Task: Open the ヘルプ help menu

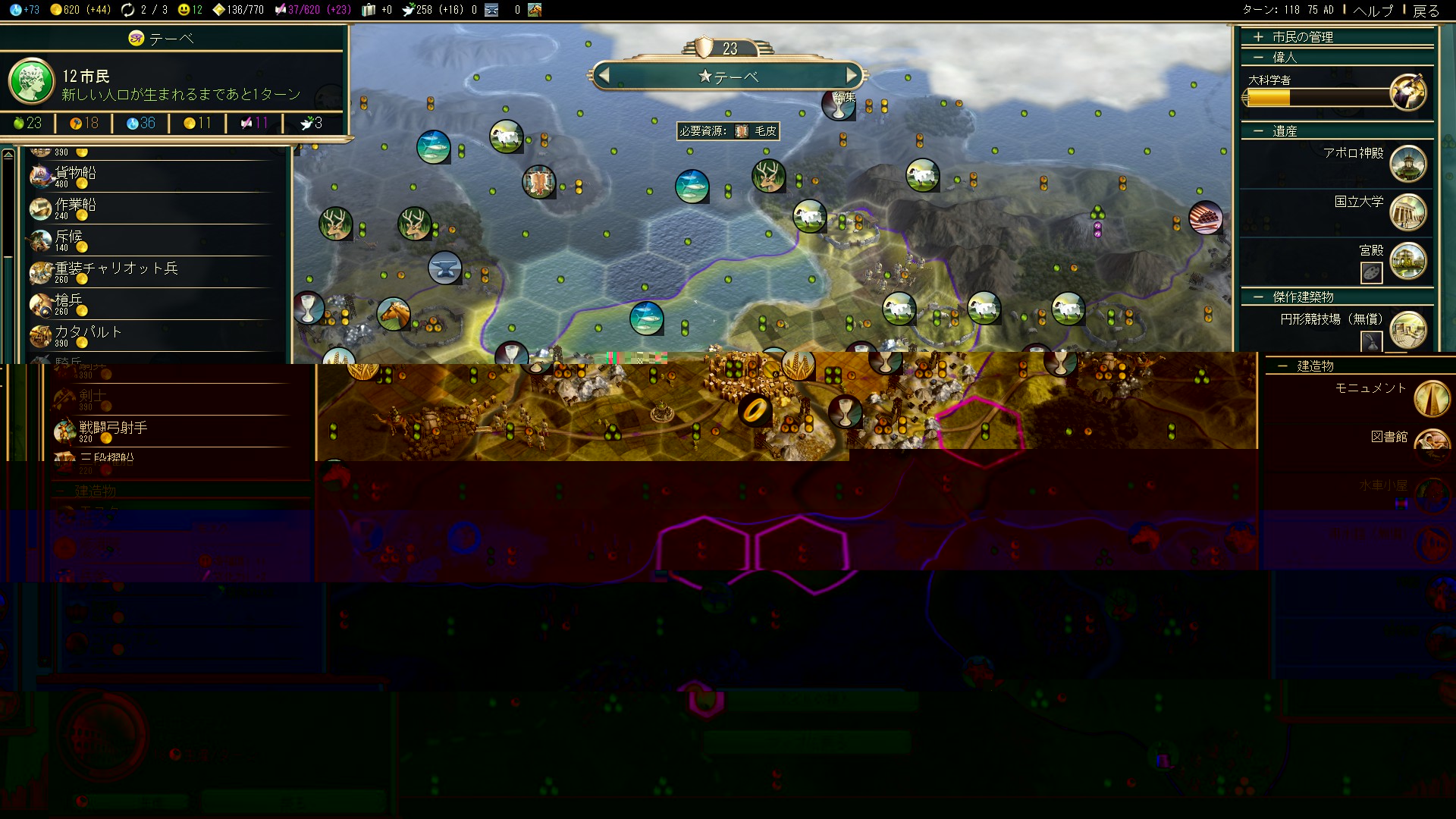Action: (1373, 11)
